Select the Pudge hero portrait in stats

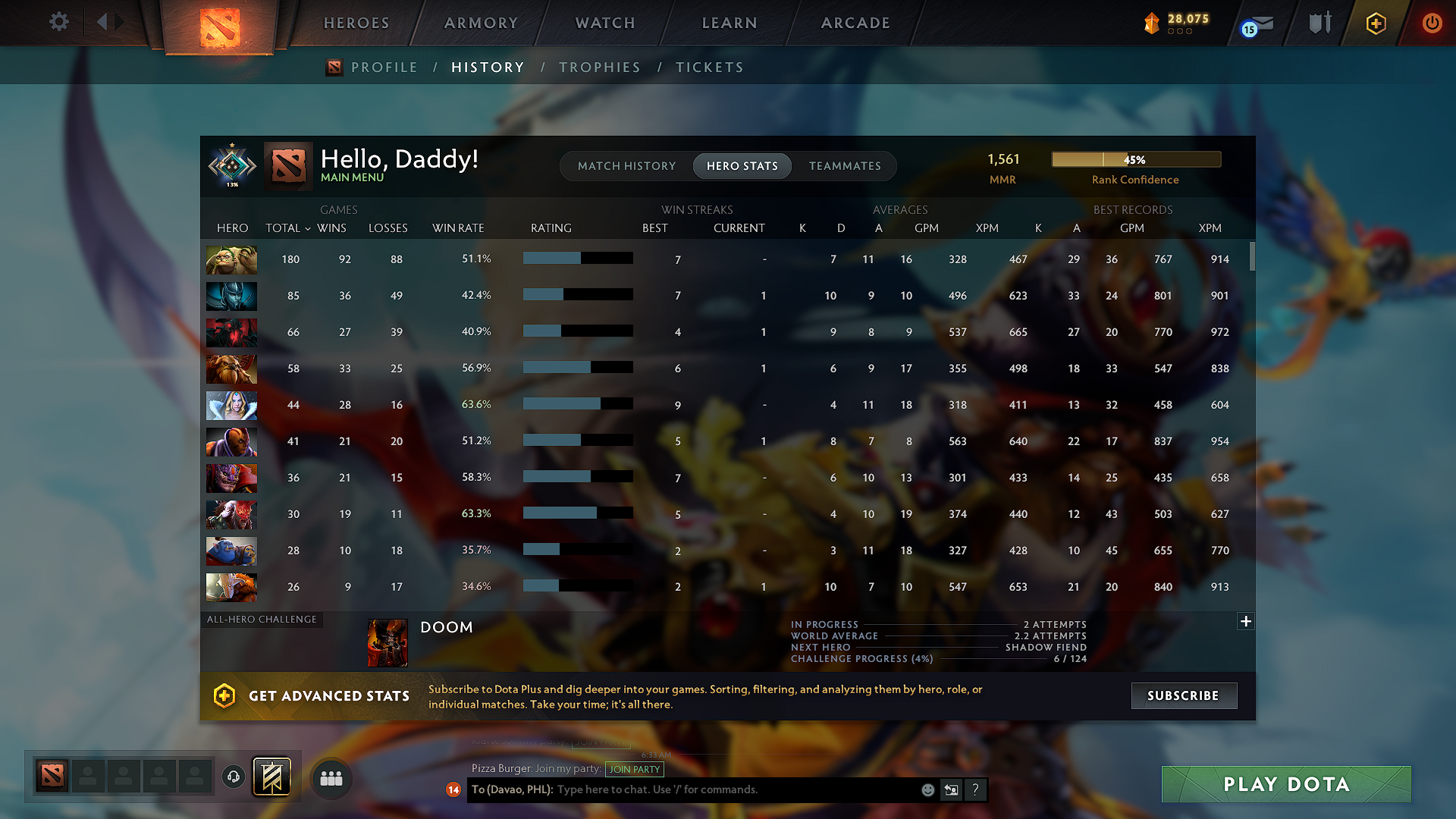231,259
